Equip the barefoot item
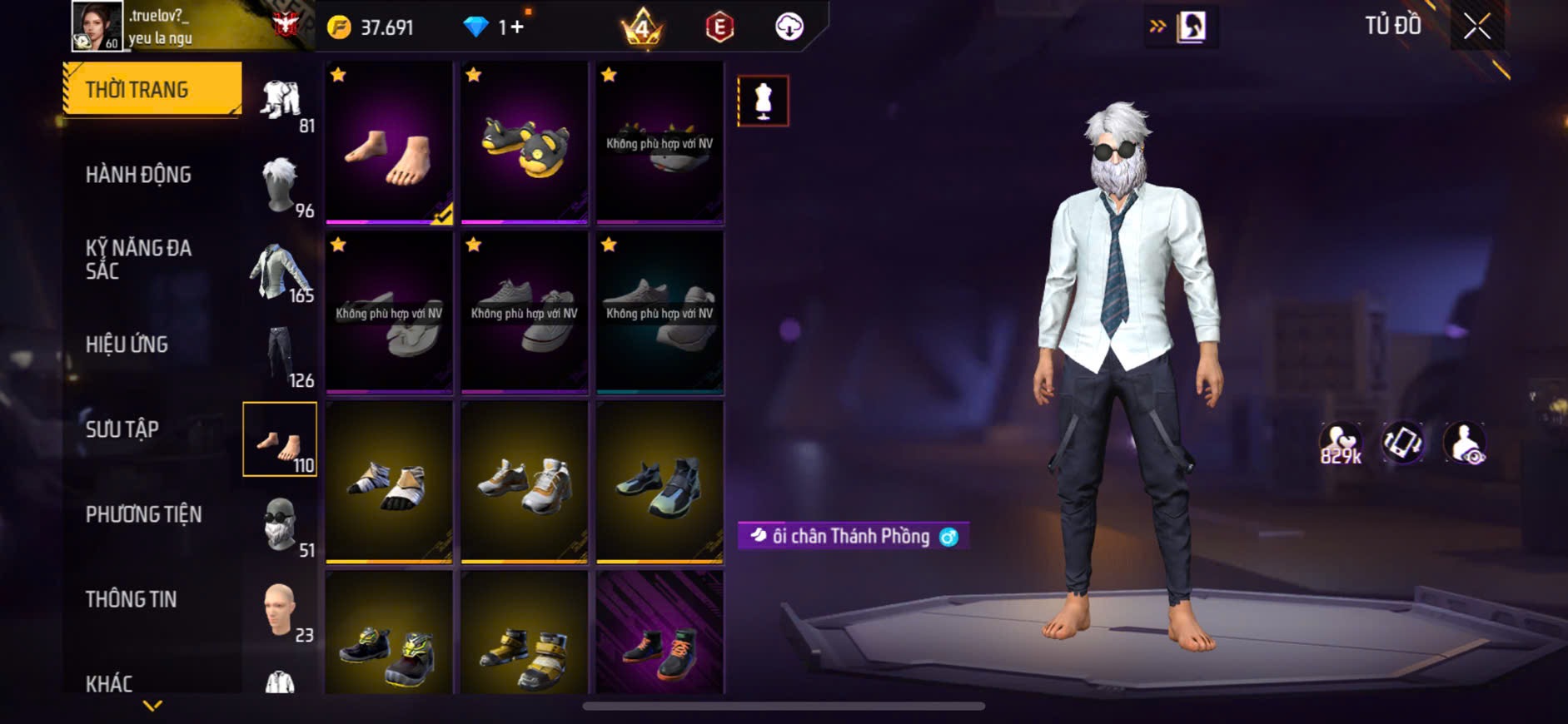 (x=389, y=141)
